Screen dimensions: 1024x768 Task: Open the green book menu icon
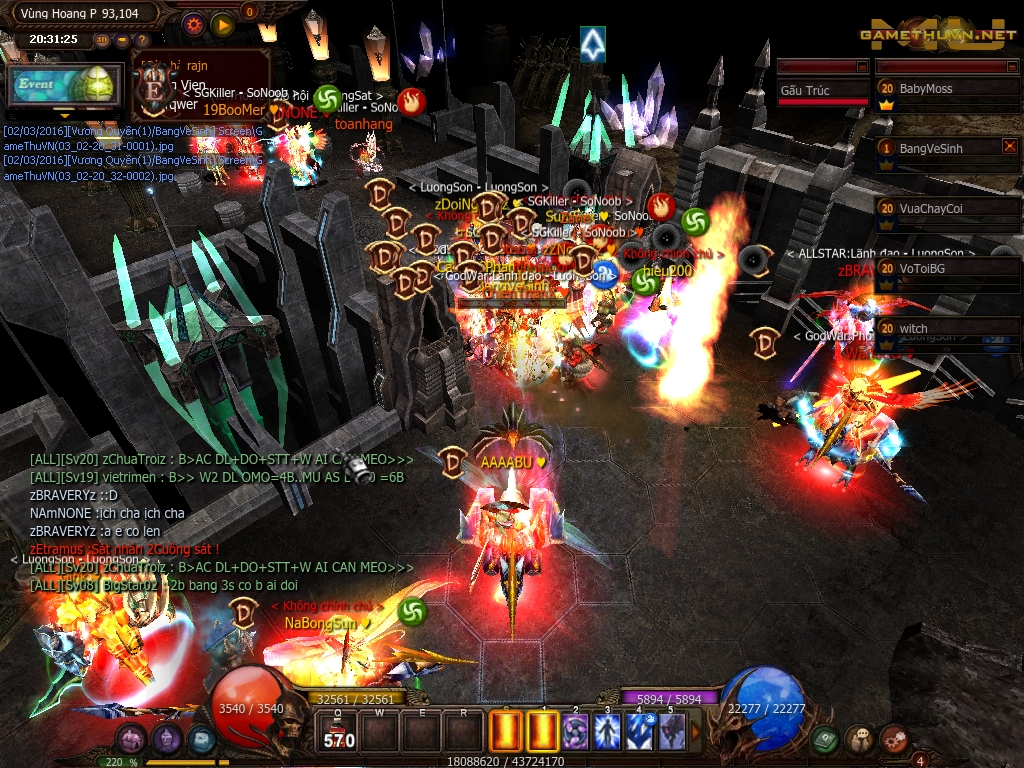(x=824, y=740)
